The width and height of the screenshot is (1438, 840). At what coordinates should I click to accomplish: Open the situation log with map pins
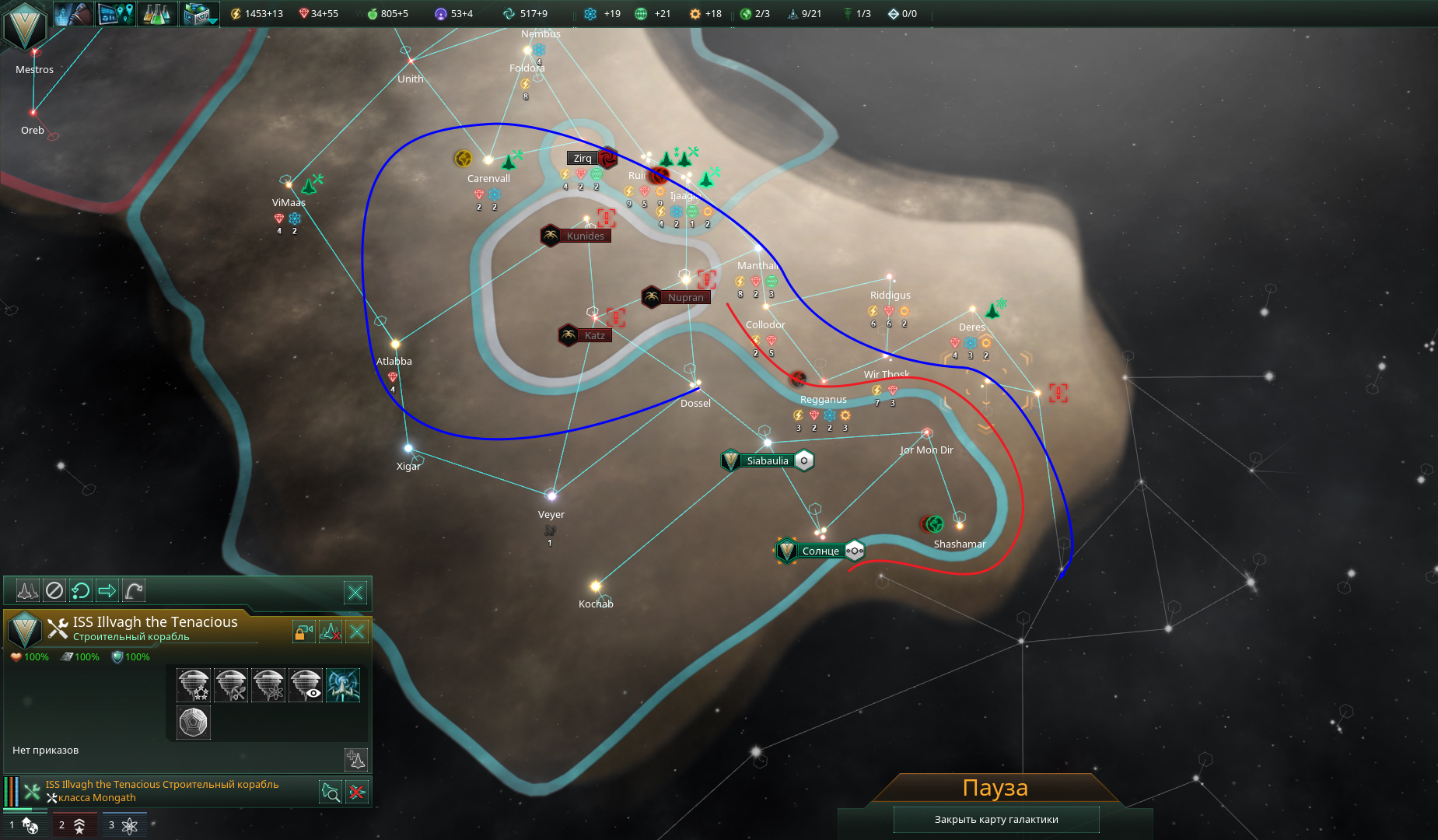point(116,13)
